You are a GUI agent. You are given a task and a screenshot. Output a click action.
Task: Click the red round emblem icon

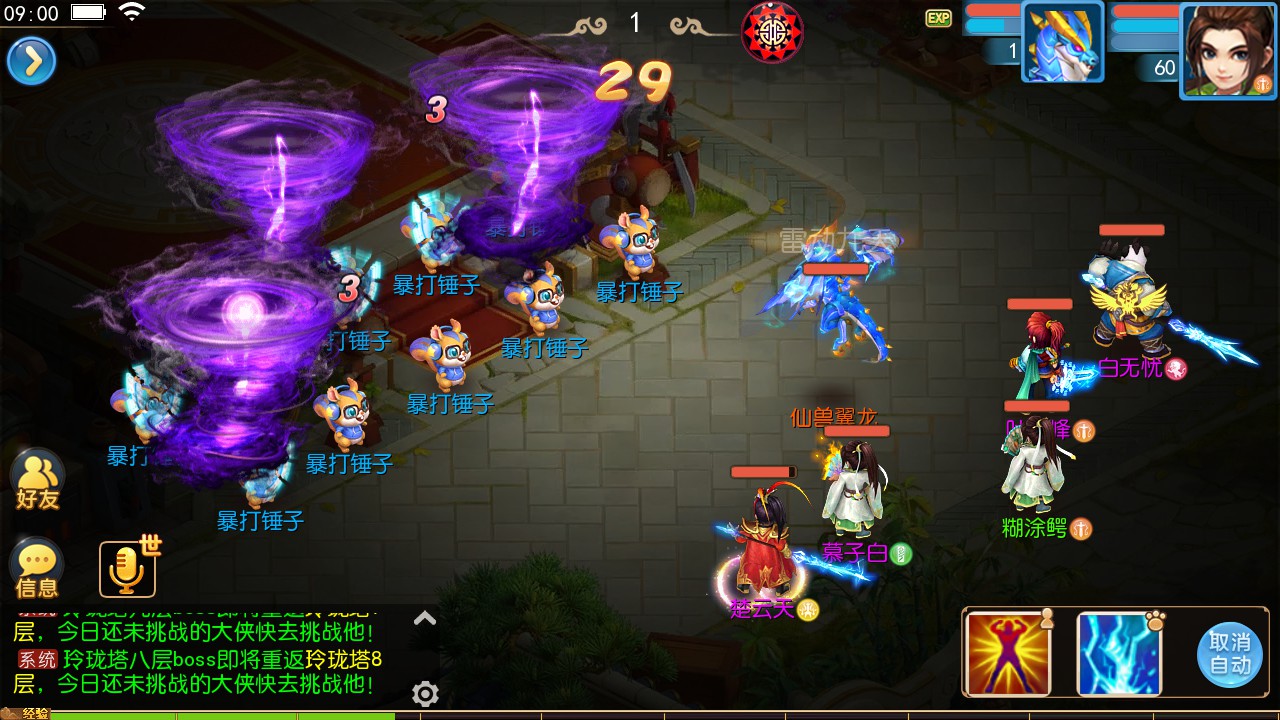pyautogui.click(x=772, y=32)
